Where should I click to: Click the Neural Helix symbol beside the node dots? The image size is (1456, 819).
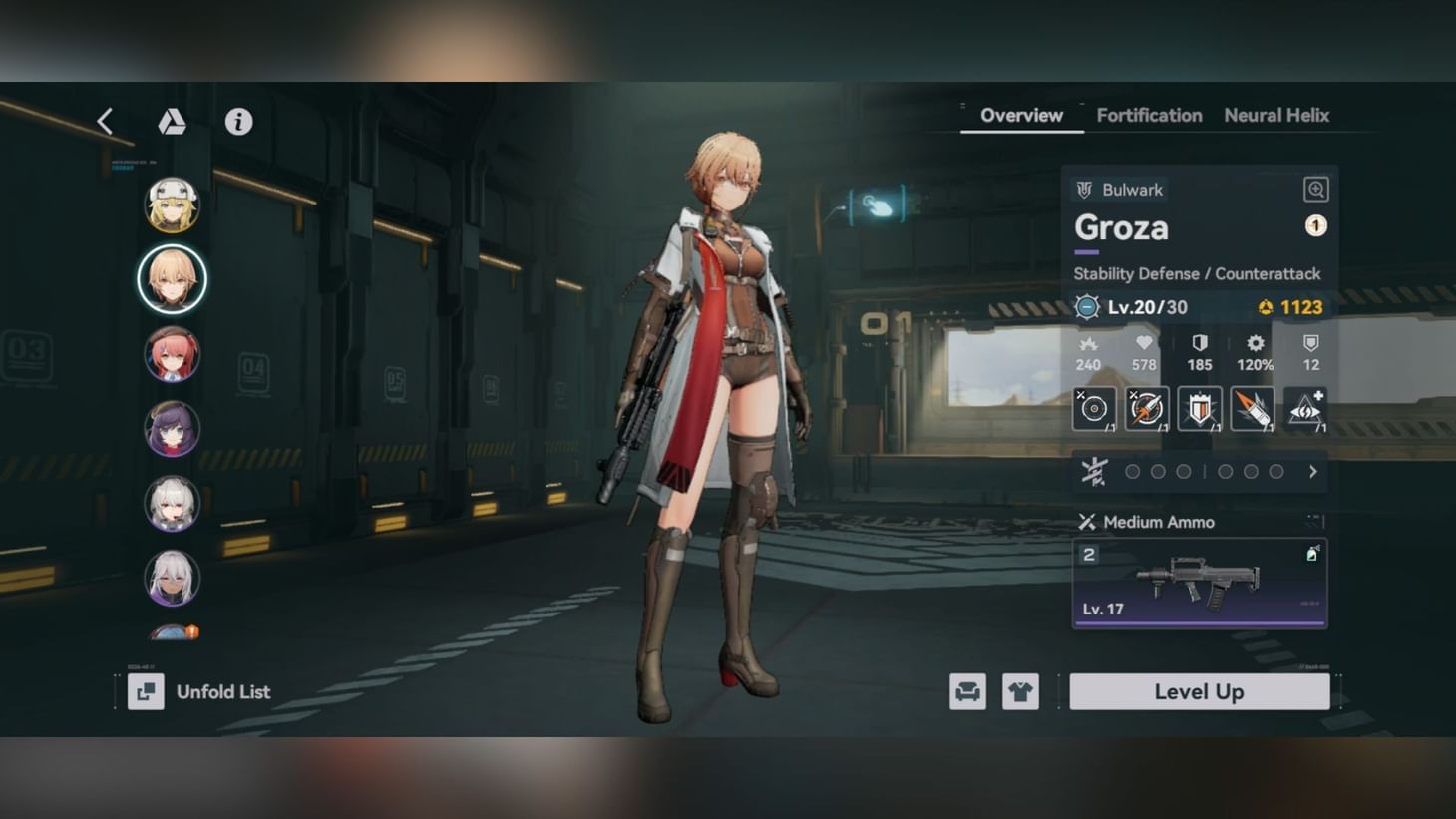point(1093,471)
